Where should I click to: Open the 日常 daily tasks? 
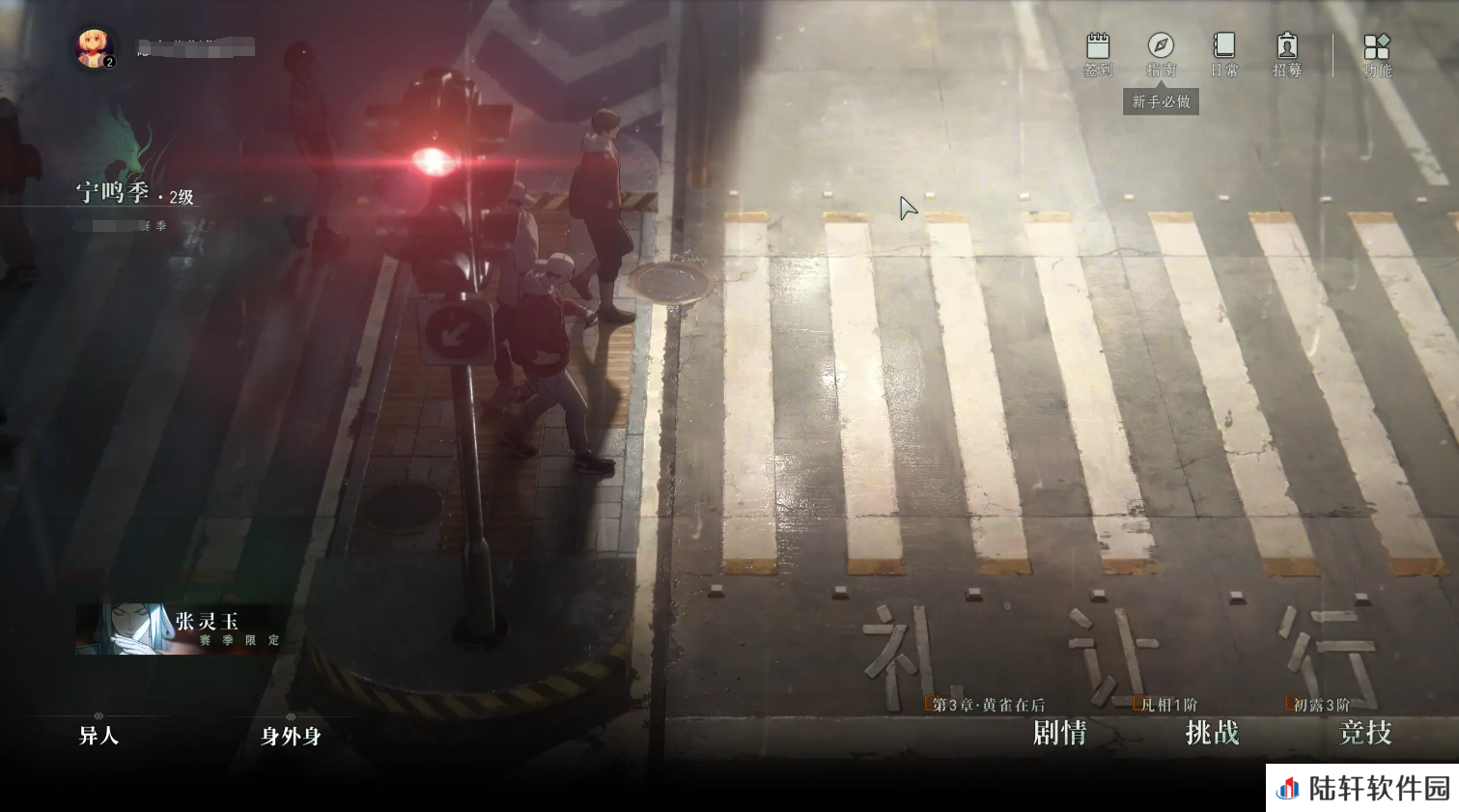click(1223, 54)
